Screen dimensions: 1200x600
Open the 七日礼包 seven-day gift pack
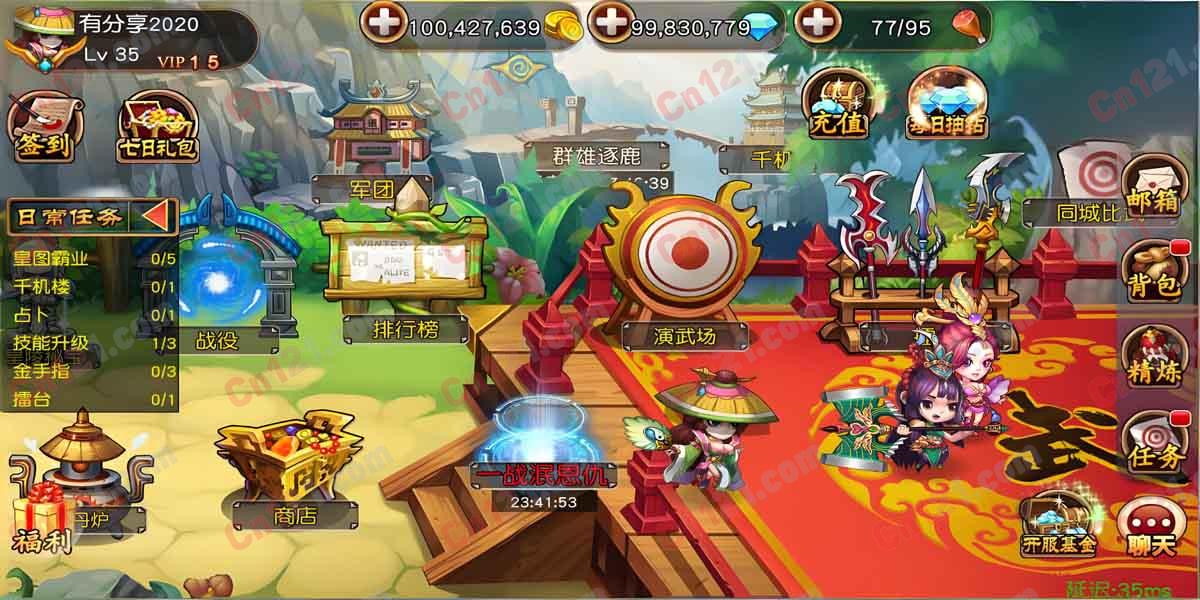click(158, 130)
